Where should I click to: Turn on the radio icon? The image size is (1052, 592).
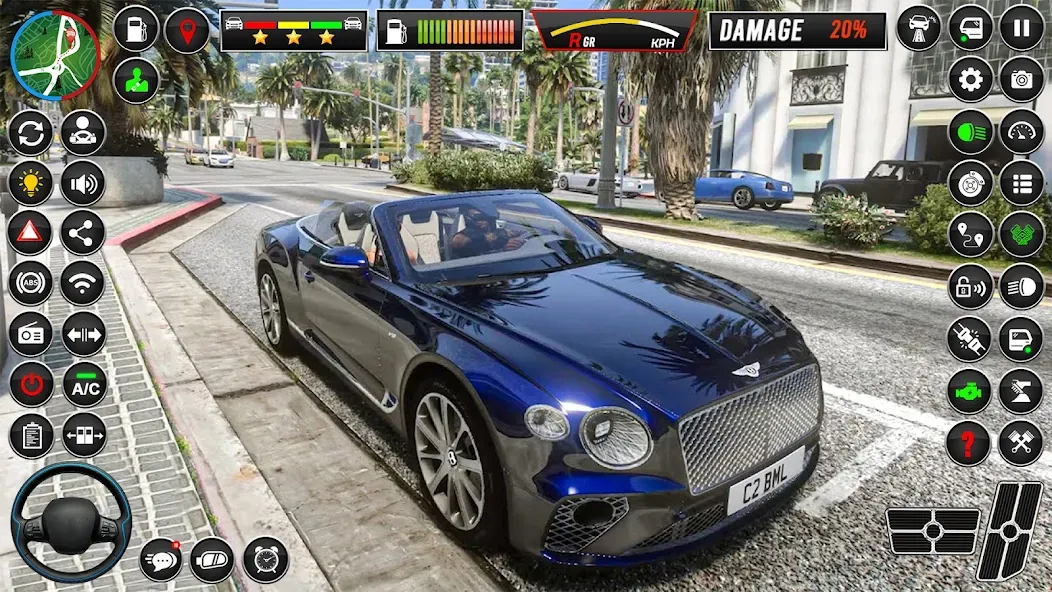pos(30,334)
